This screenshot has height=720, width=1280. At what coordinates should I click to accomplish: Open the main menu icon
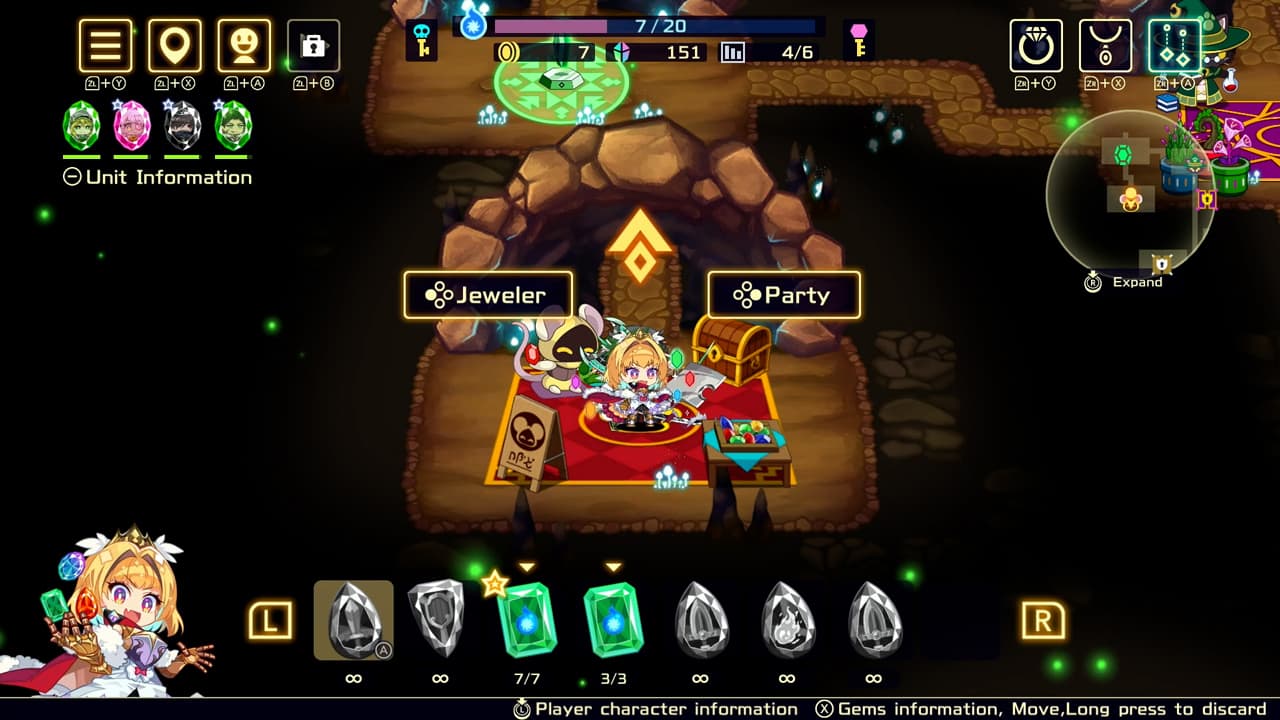105,46
